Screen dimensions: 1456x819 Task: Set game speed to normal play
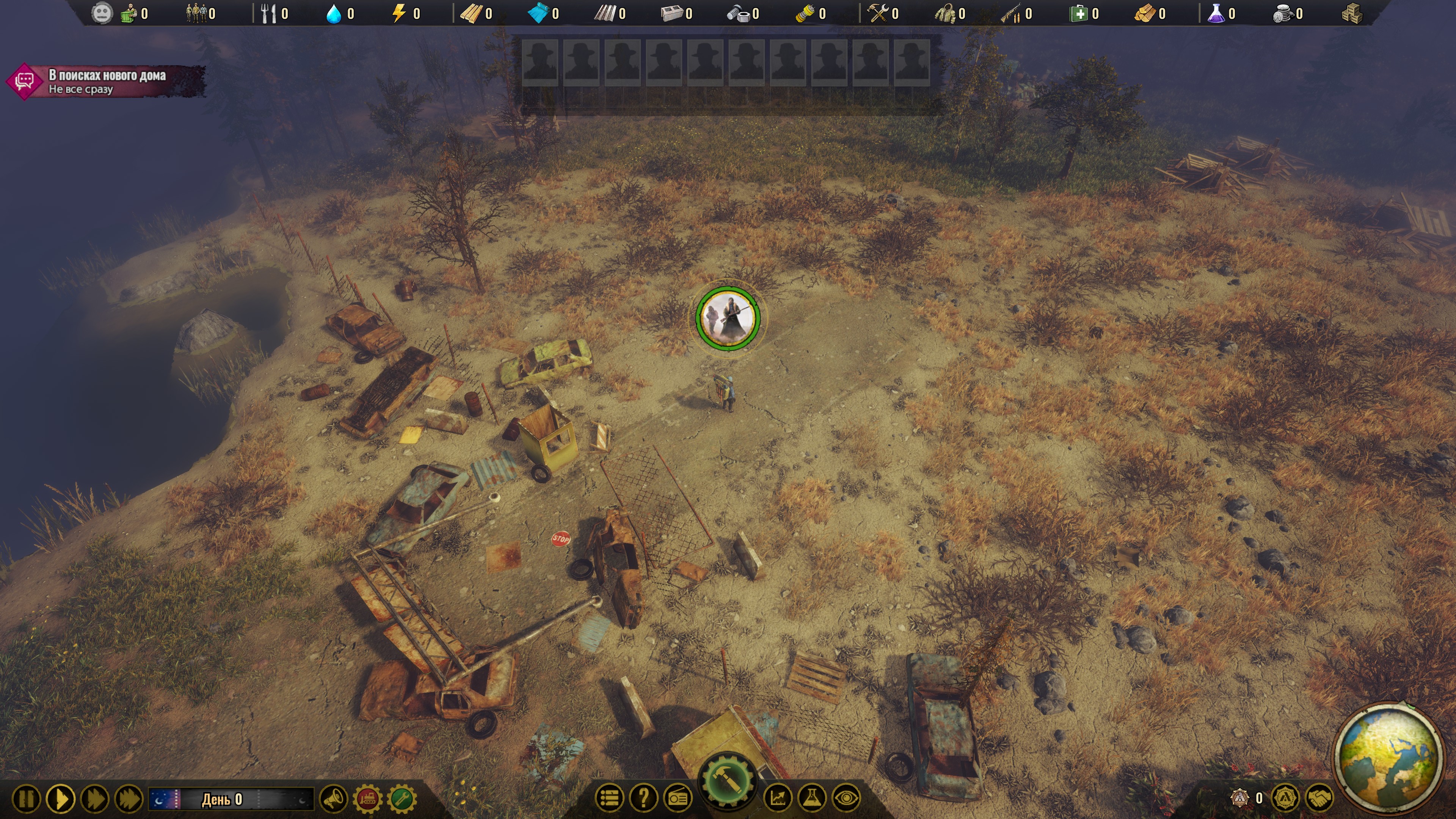pyautogui.click(x=61, y=799)
